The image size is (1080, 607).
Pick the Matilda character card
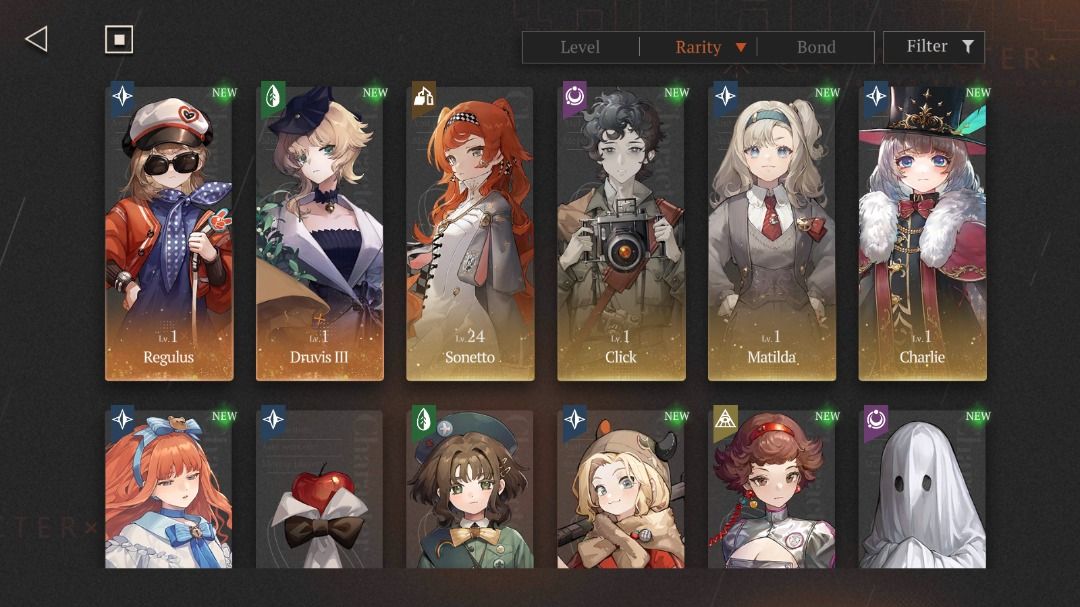772,233
